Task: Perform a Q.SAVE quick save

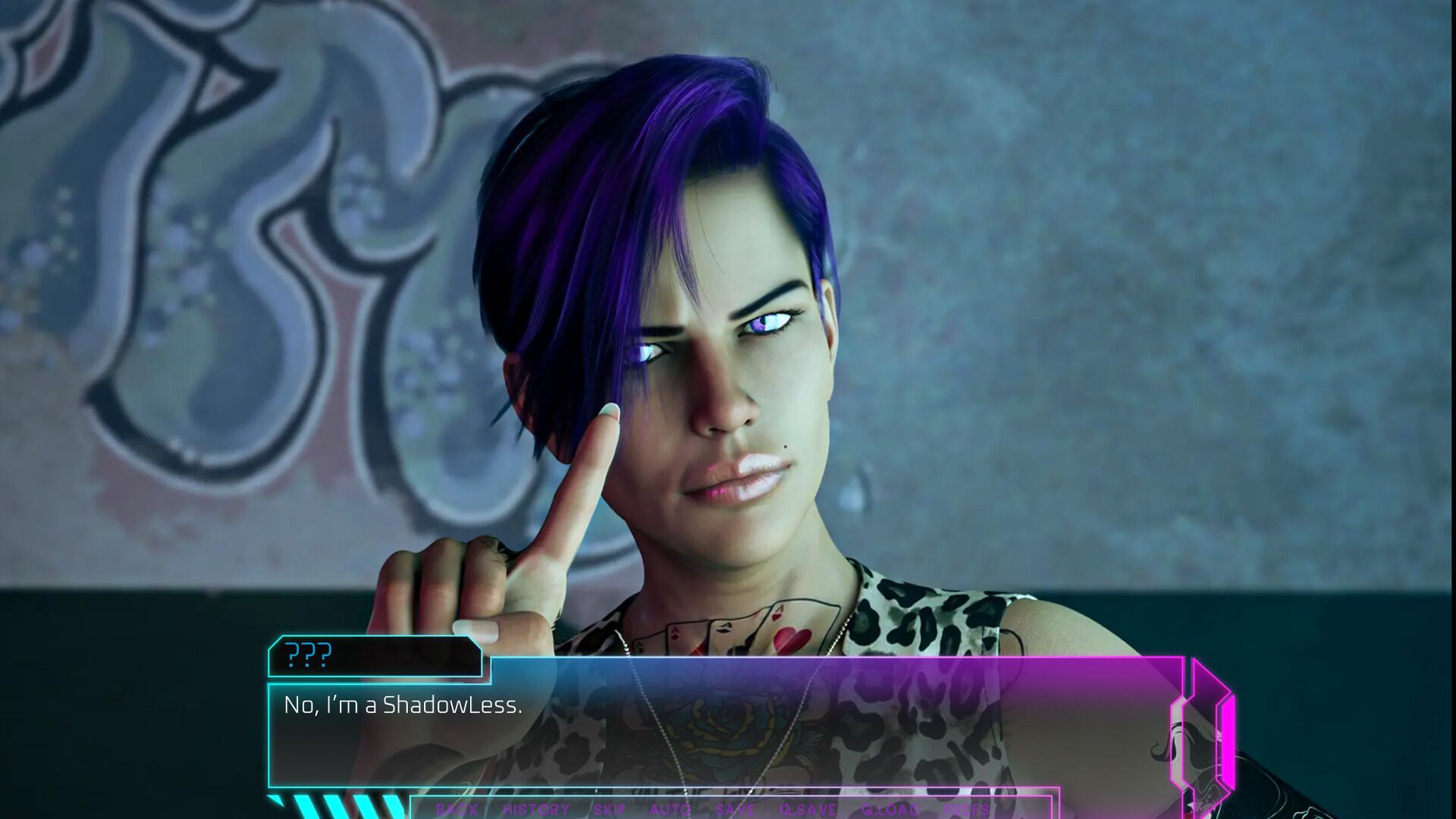Action: [x=808, y=810]
